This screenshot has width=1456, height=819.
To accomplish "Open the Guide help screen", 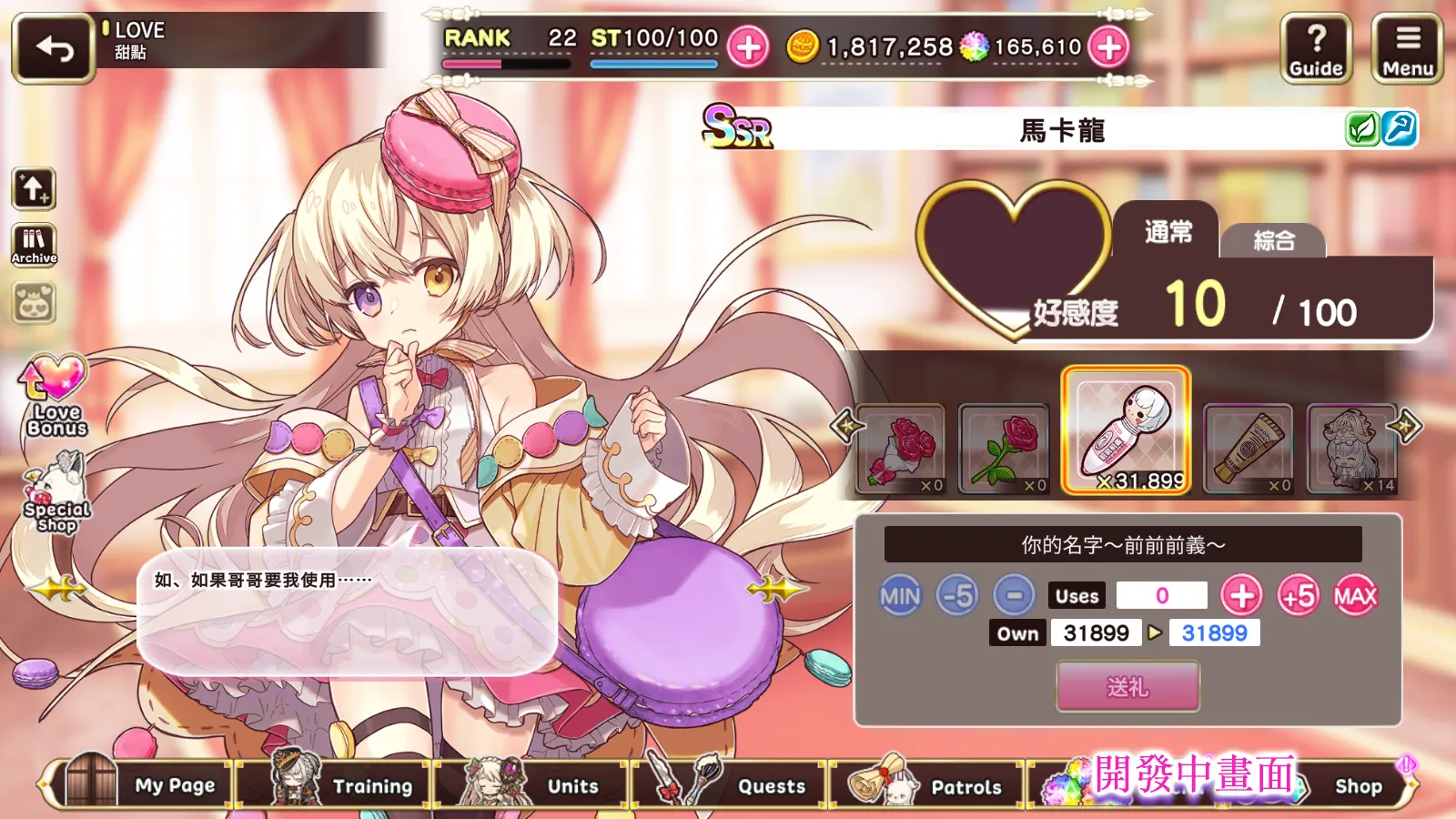I will 1316,49.
